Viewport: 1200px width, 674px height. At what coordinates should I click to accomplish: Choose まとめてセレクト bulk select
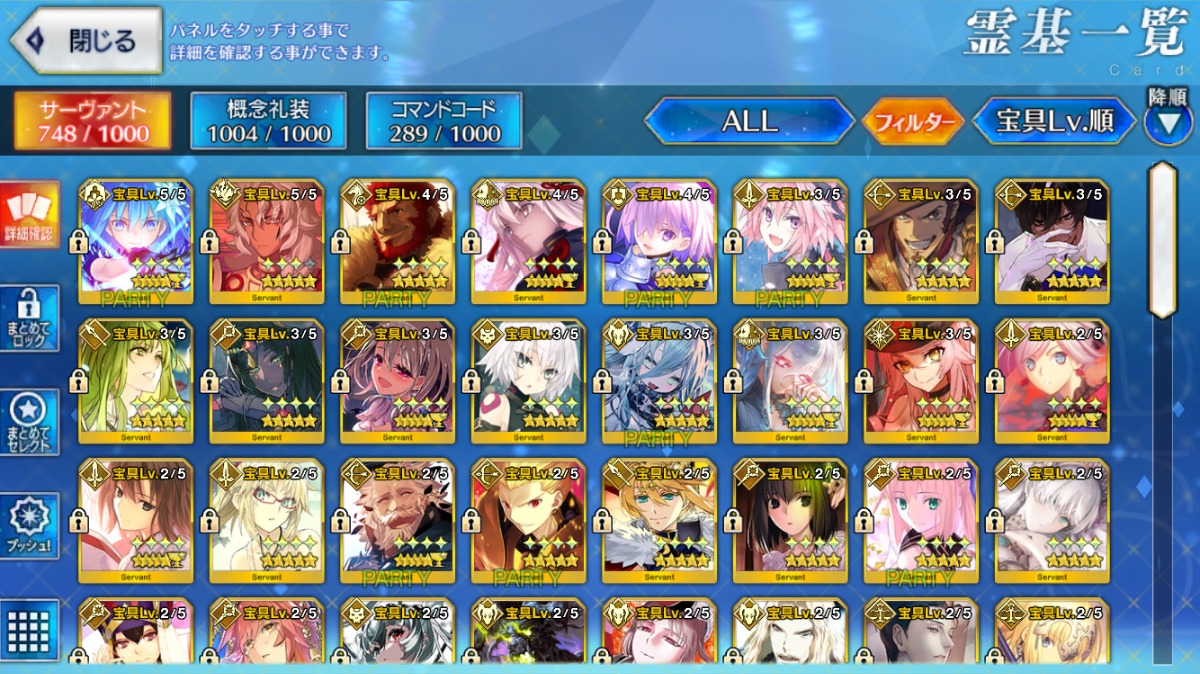(x=30, y=422)
